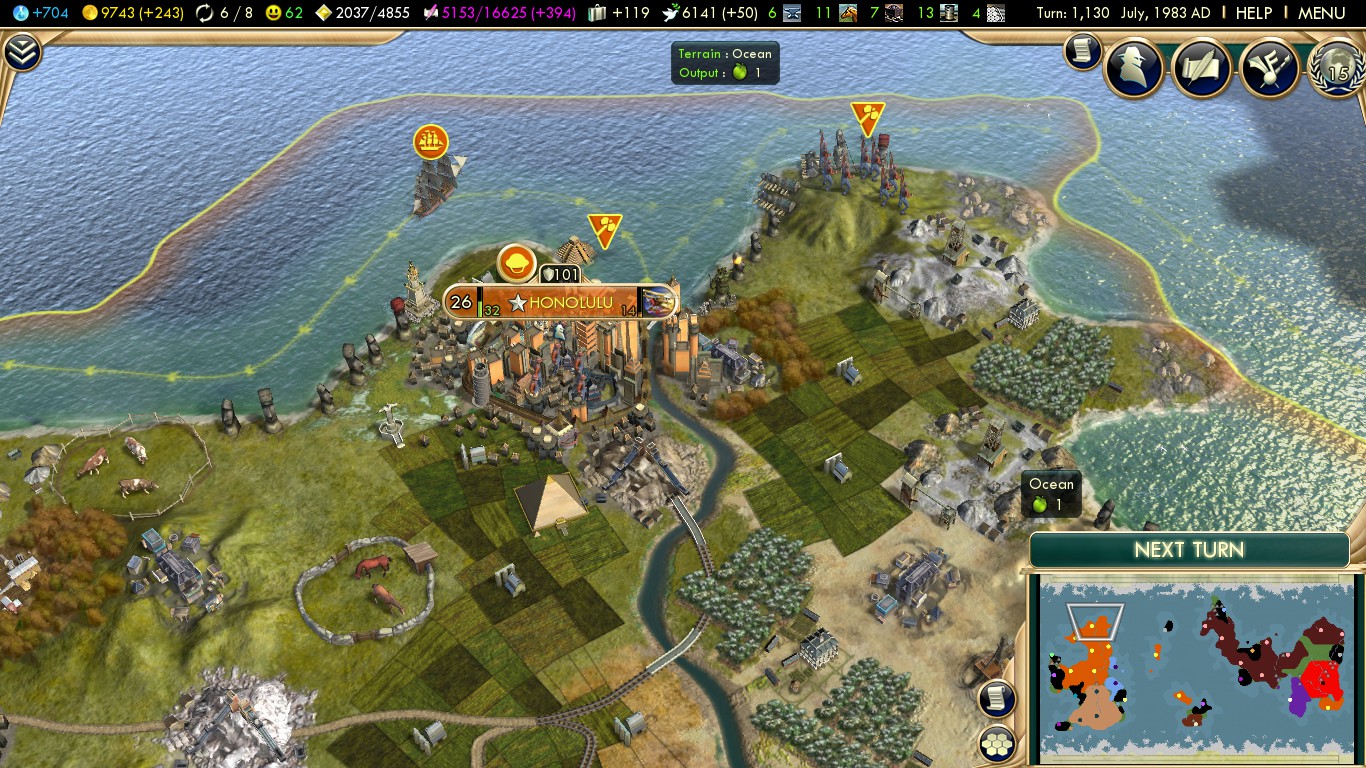Open the MENU at top right
This screenshot has height=768, width=1366.
coord(1321,13)
